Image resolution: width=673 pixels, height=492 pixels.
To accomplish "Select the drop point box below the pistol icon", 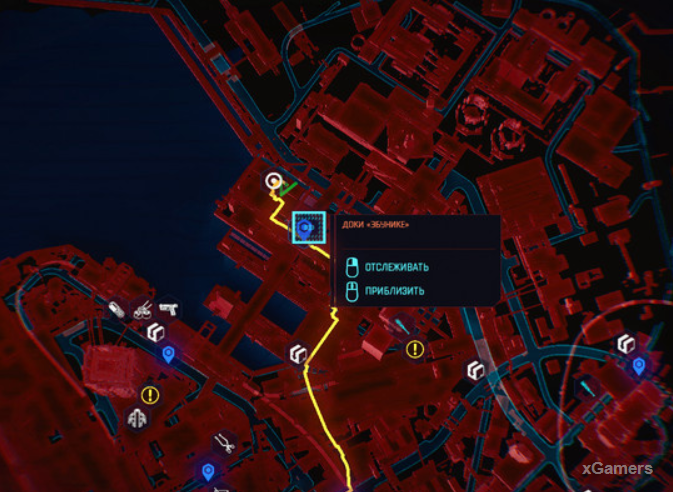I will (x=155, y=332).
